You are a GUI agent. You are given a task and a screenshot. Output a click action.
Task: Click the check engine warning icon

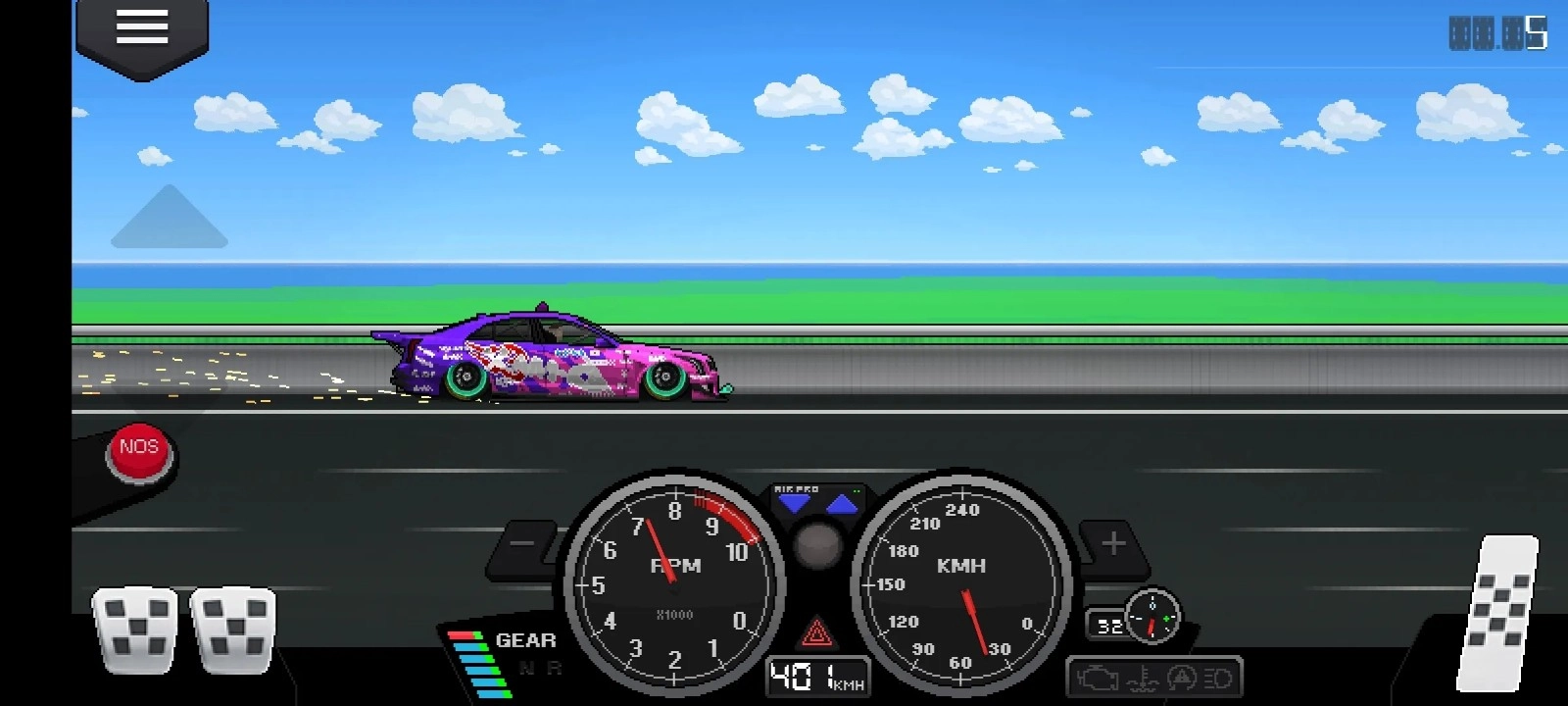click(1098, 678)
